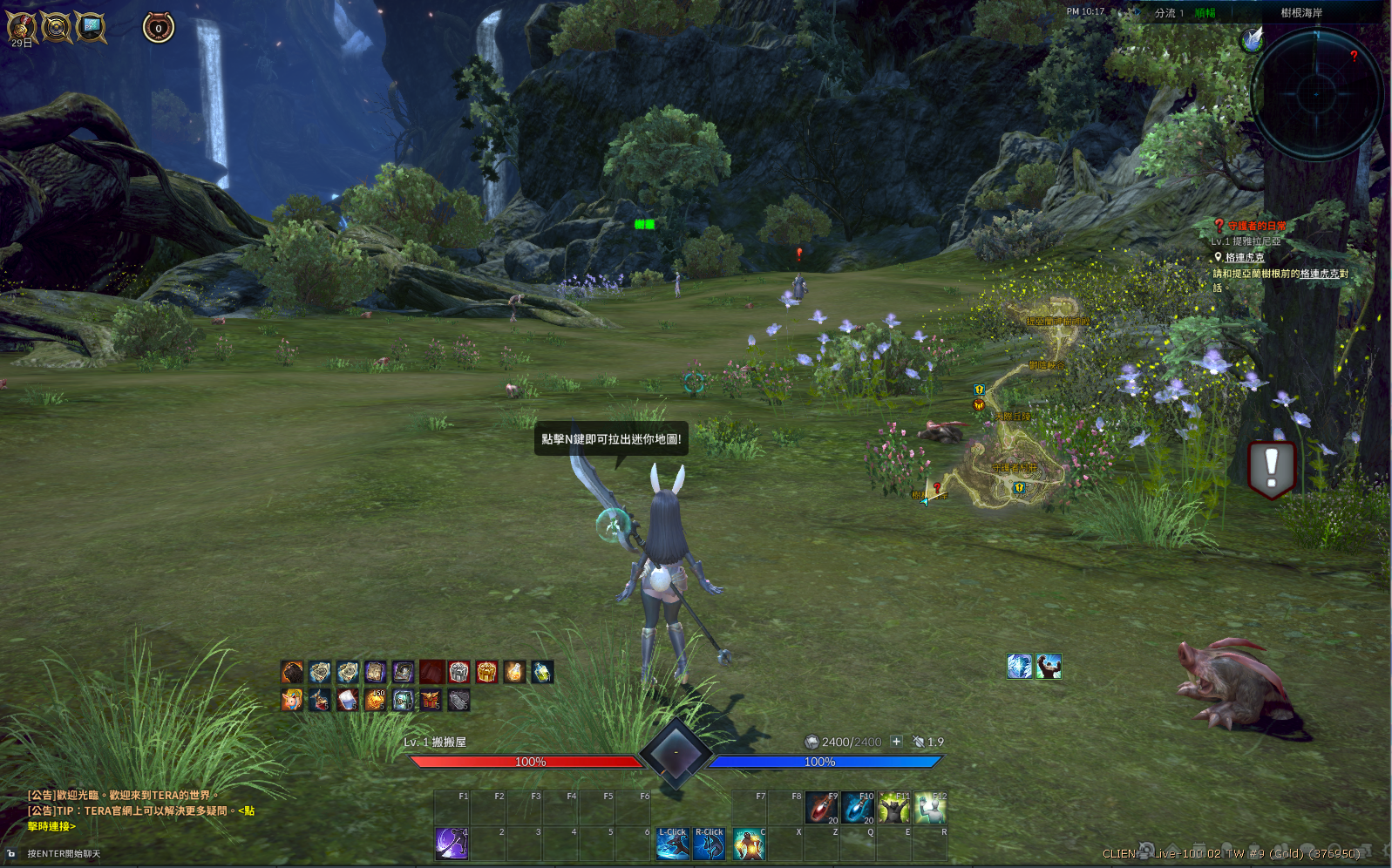Viewport: 1392px width, 868px height.
Task: Open the golden gift box item
Action: 486,672
